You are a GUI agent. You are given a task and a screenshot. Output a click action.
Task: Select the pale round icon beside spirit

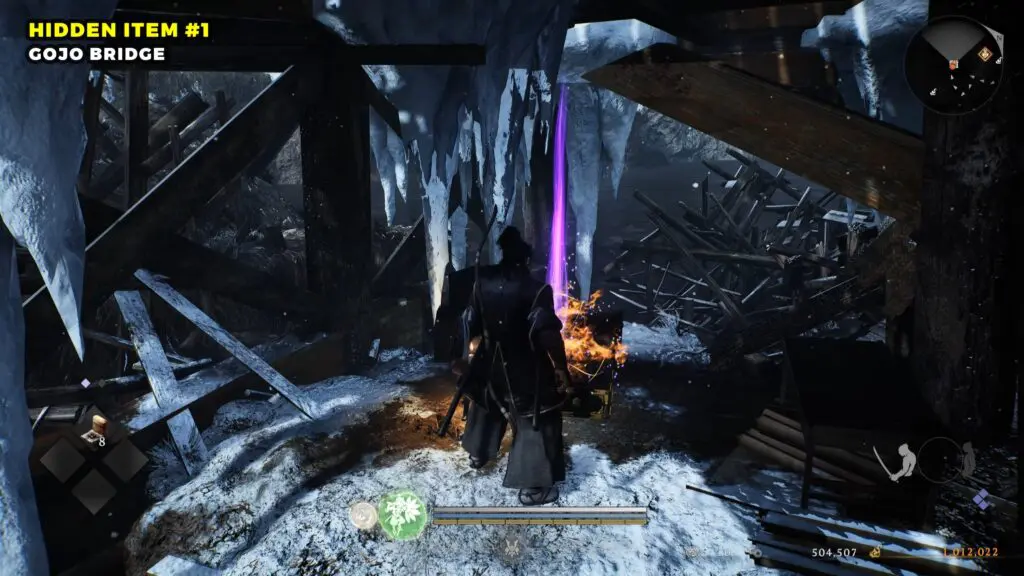pyautogui.click(x=363, y=515)
